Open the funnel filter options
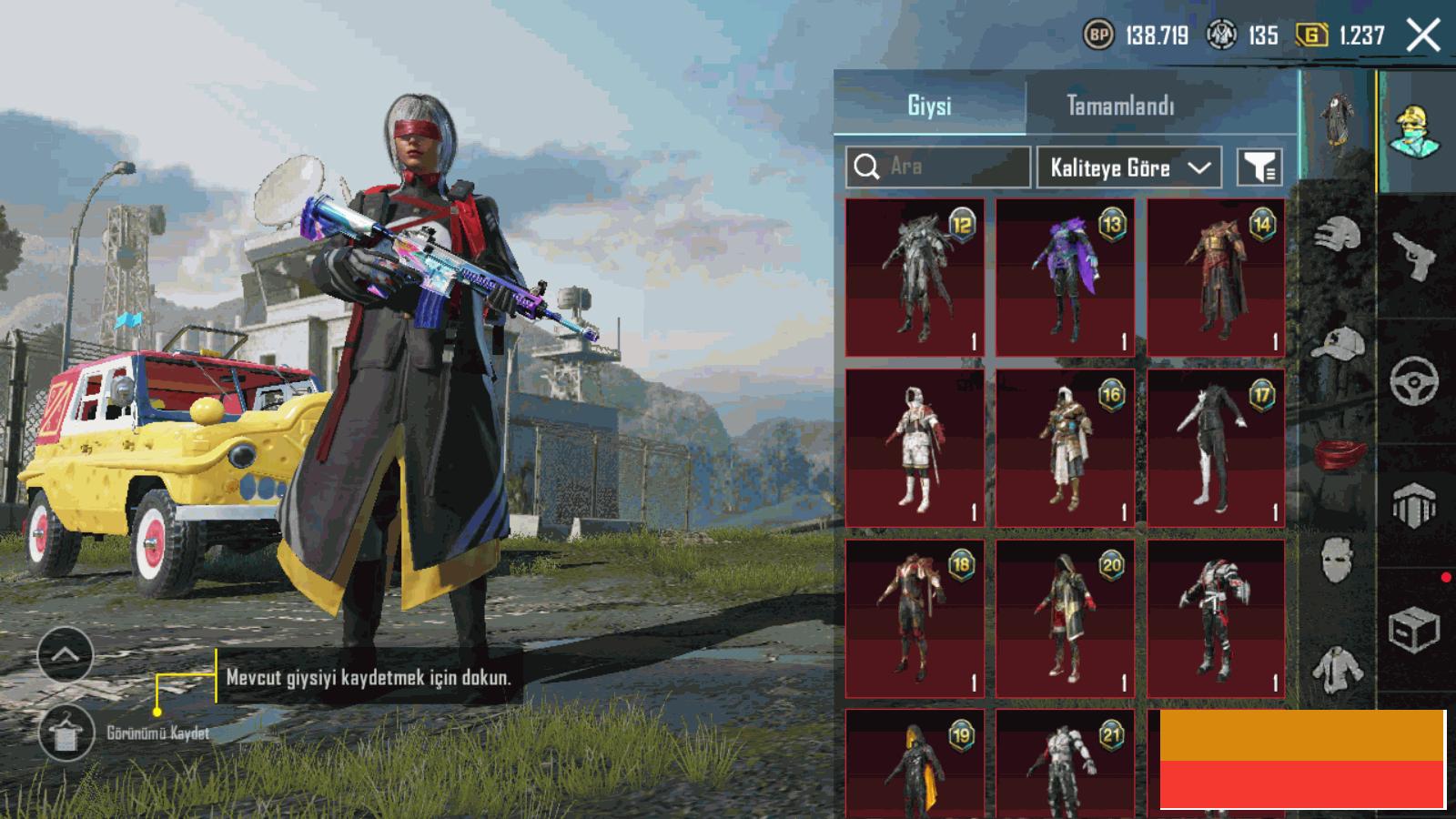Image resolution: width=1456 pixels, height=819 pixels. (1259, 167)
